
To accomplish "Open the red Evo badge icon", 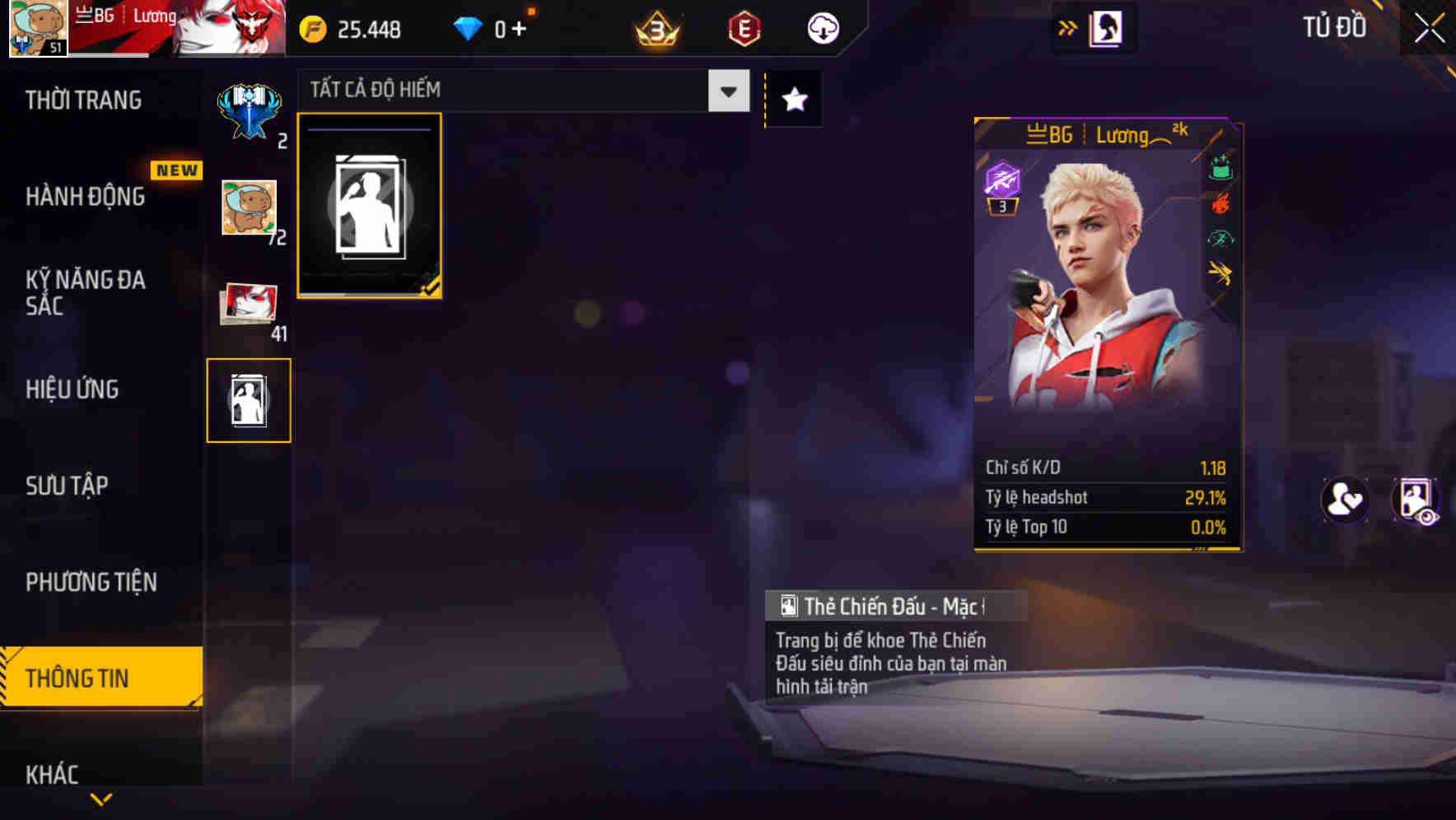I will pos(743,27).
